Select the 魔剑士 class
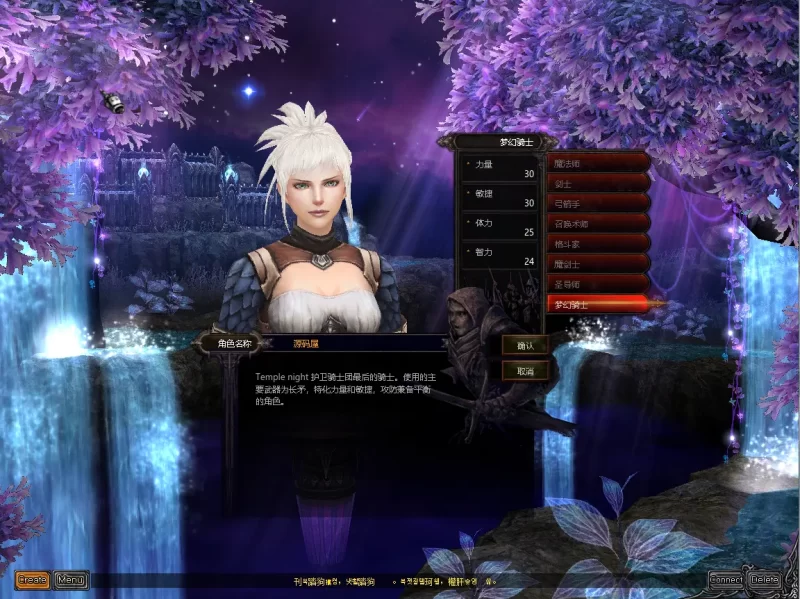 [x=599, y=264]
